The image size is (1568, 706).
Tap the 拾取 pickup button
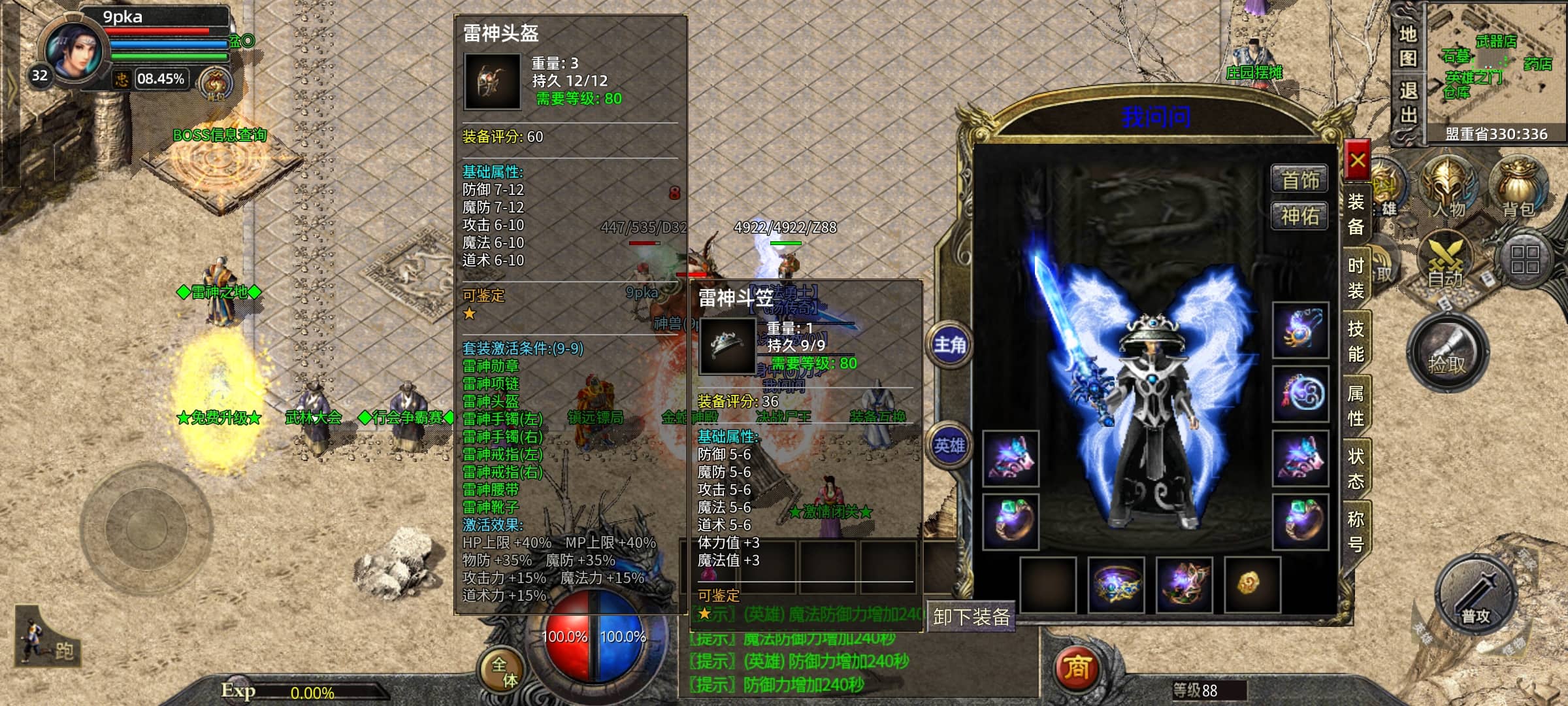coord(1447,354)
